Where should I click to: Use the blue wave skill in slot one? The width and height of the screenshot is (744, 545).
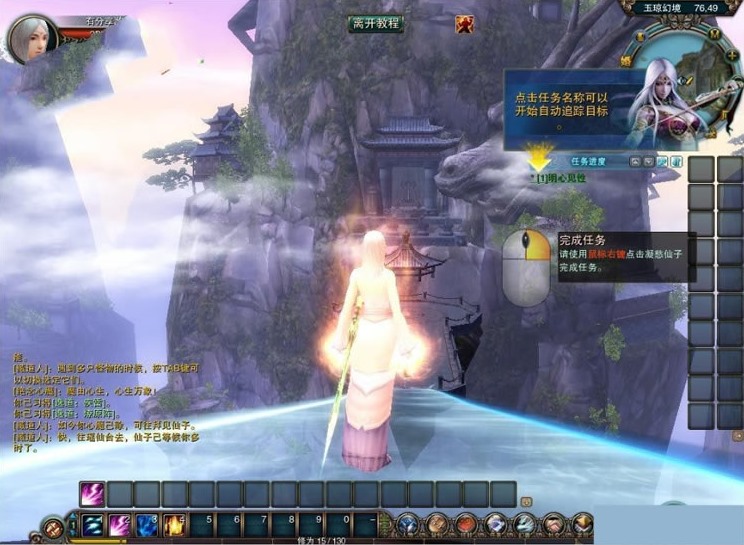93,523
